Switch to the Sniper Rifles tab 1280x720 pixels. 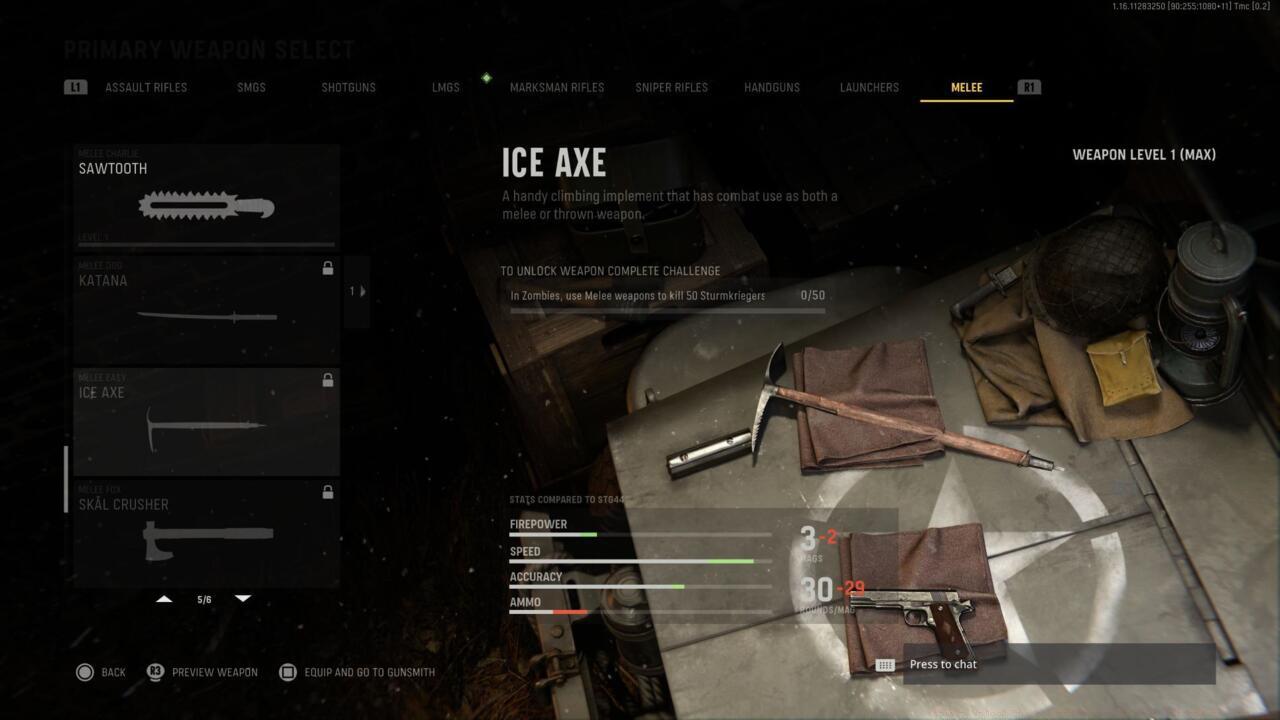(x=670, y=87)
